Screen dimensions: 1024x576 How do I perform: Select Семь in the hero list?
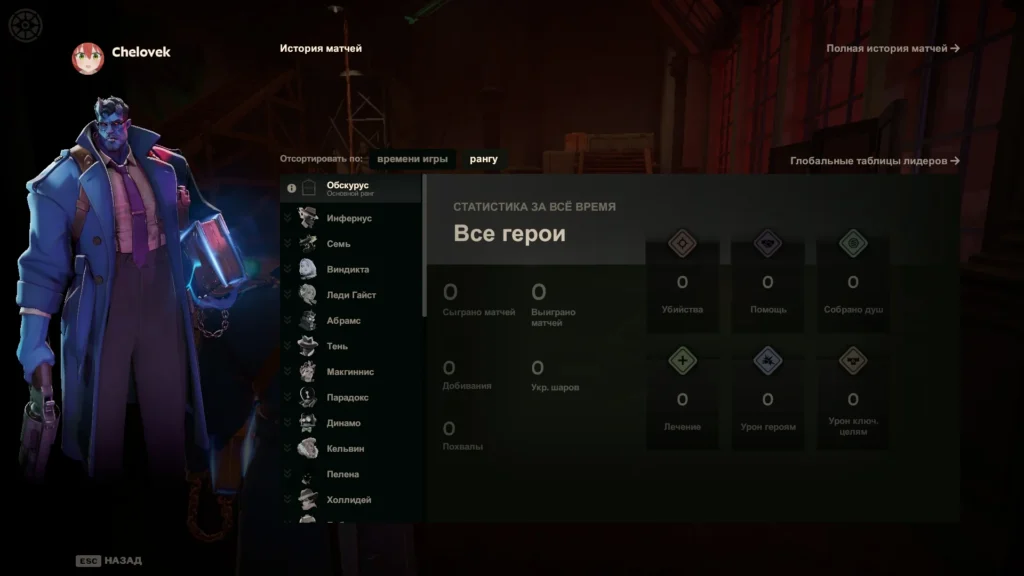click(338, 244)
